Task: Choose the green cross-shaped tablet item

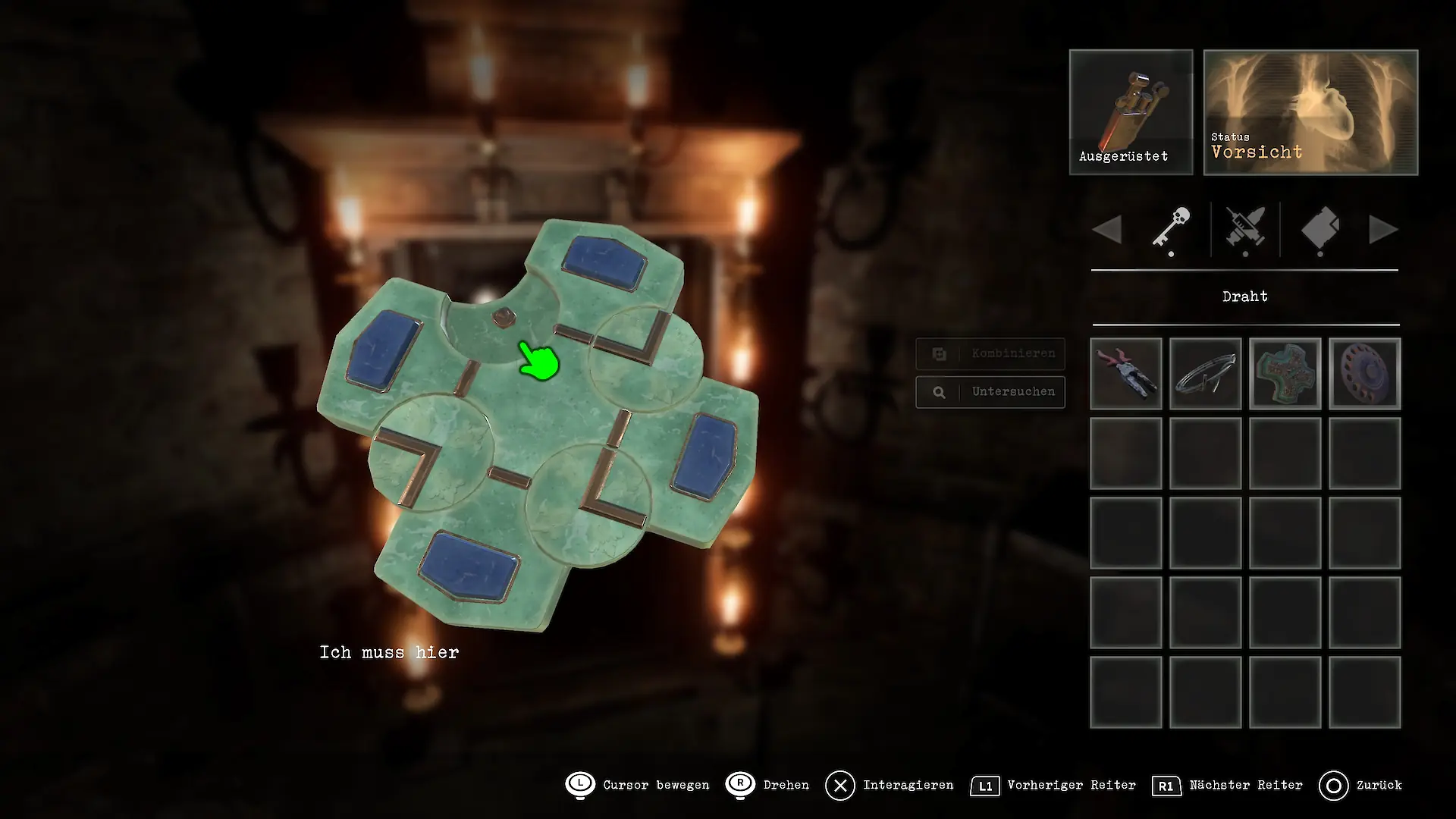Action: pyautogui.click(x=1285, y=374)
